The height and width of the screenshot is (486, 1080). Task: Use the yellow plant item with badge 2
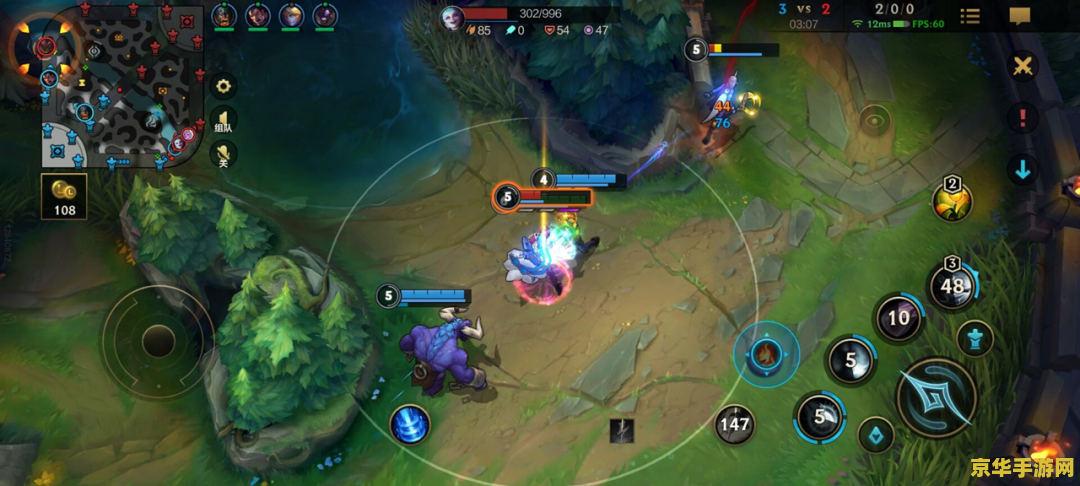click(x=952, y=200)
